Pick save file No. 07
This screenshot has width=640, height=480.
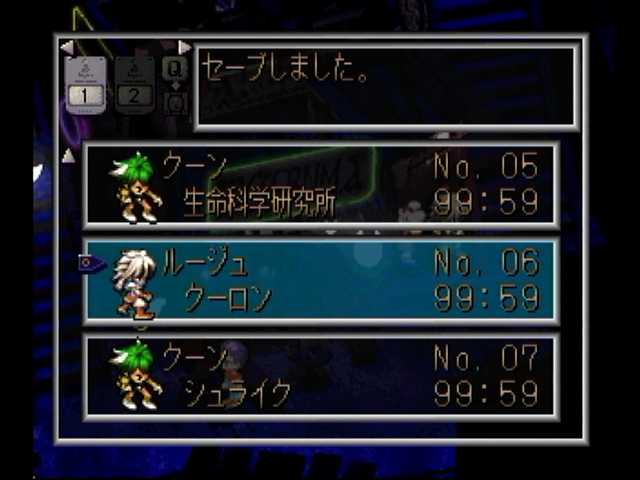pos(321,375)
